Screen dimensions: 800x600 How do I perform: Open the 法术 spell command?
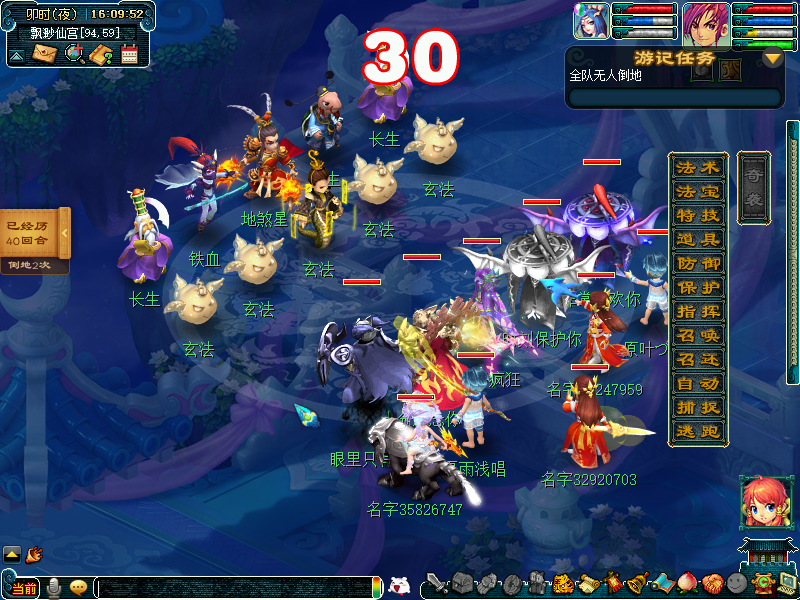pos(697,167)
